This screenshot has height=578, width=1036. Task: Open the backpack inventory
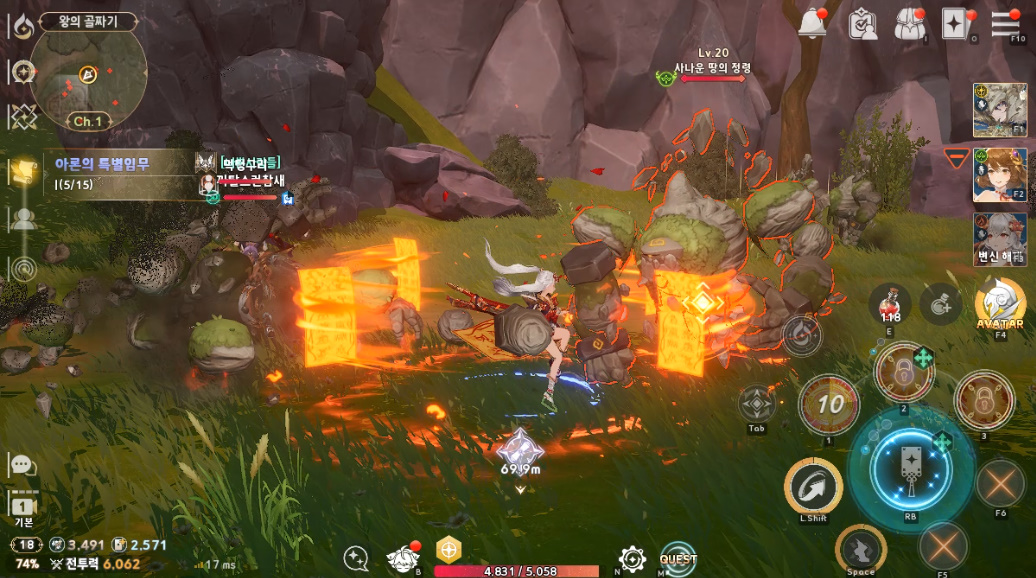(x=909, y=23)
